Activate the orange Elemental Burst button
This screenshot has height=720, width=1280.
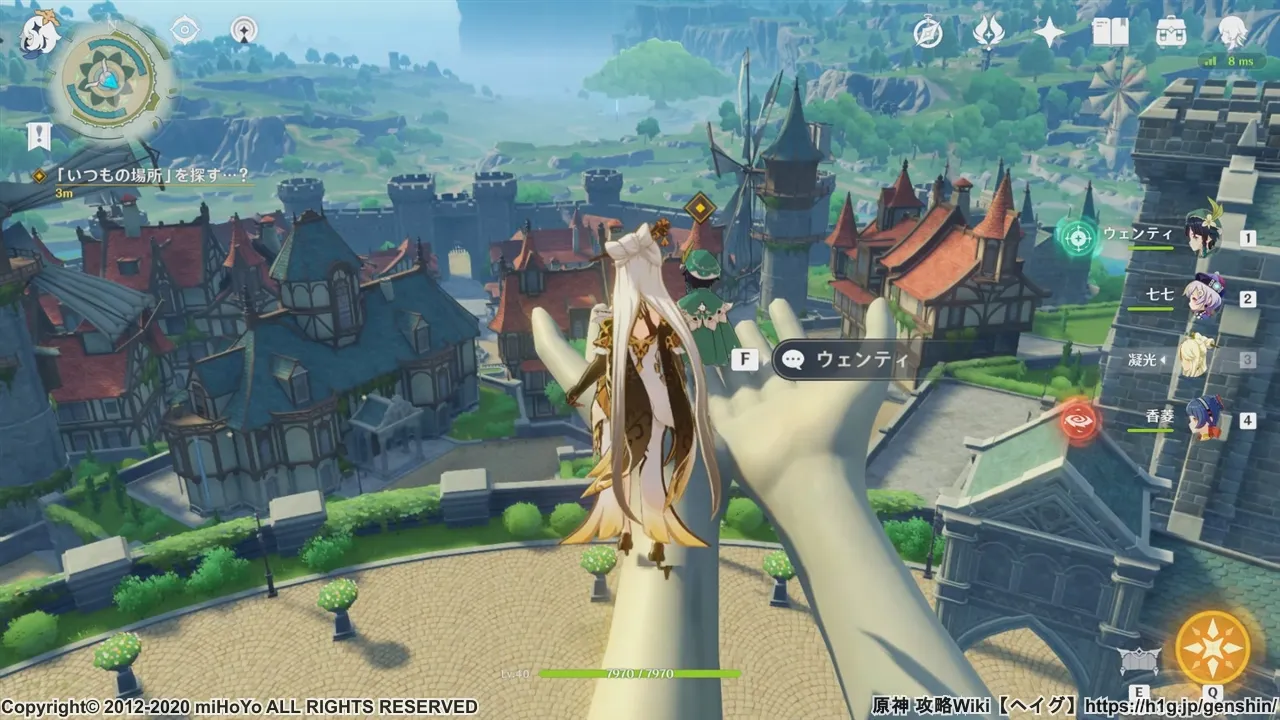point(1212,647)
